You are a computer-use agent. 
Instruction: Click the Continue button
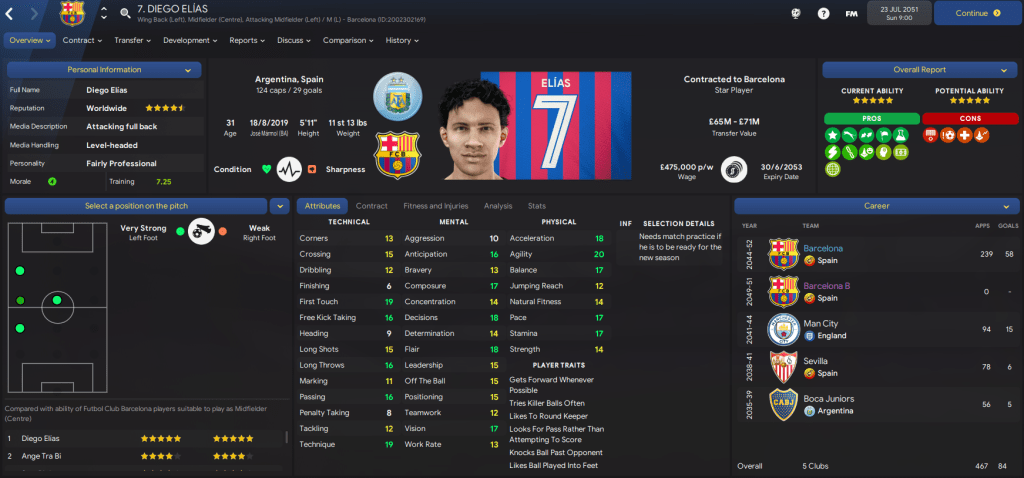click(x=977, y=13)
